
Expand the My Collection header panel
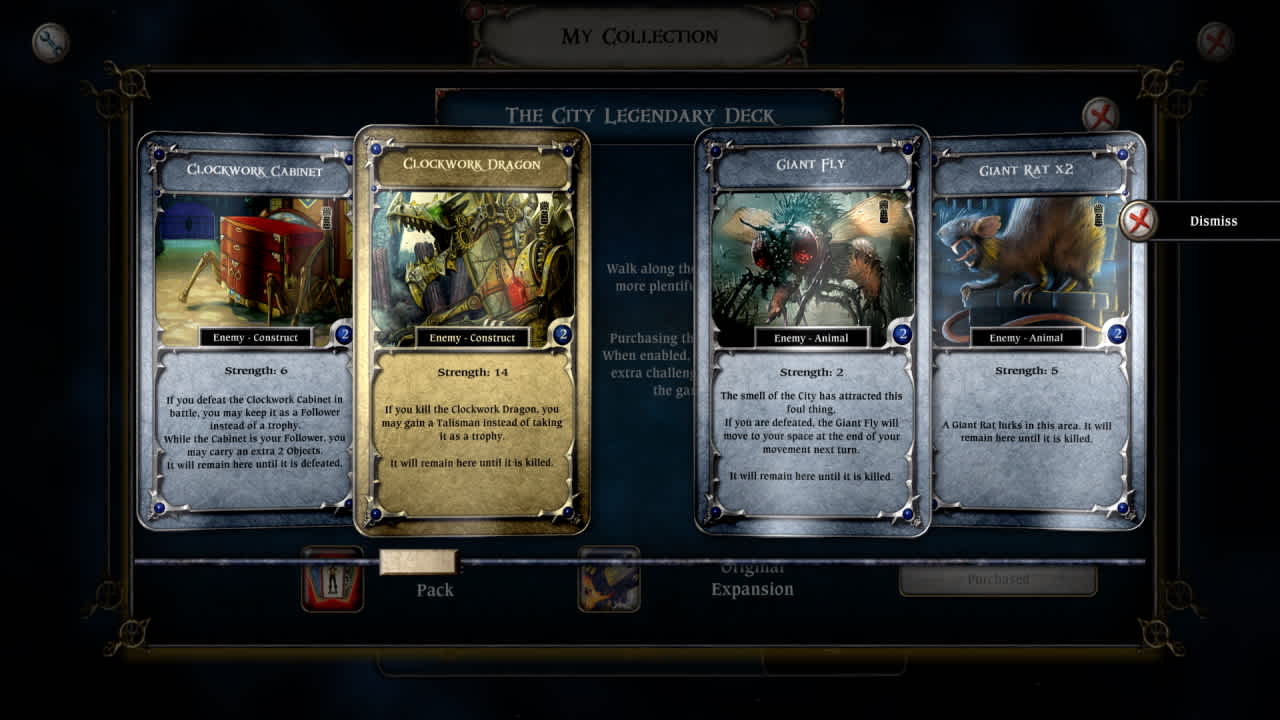[639, 36]
